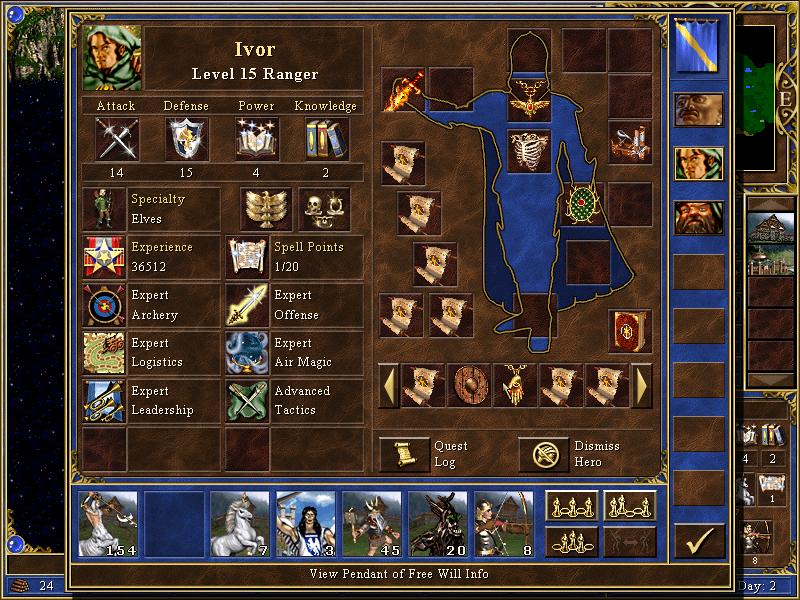Open the Quest Log
800x600 pixels.
point(404,454)
